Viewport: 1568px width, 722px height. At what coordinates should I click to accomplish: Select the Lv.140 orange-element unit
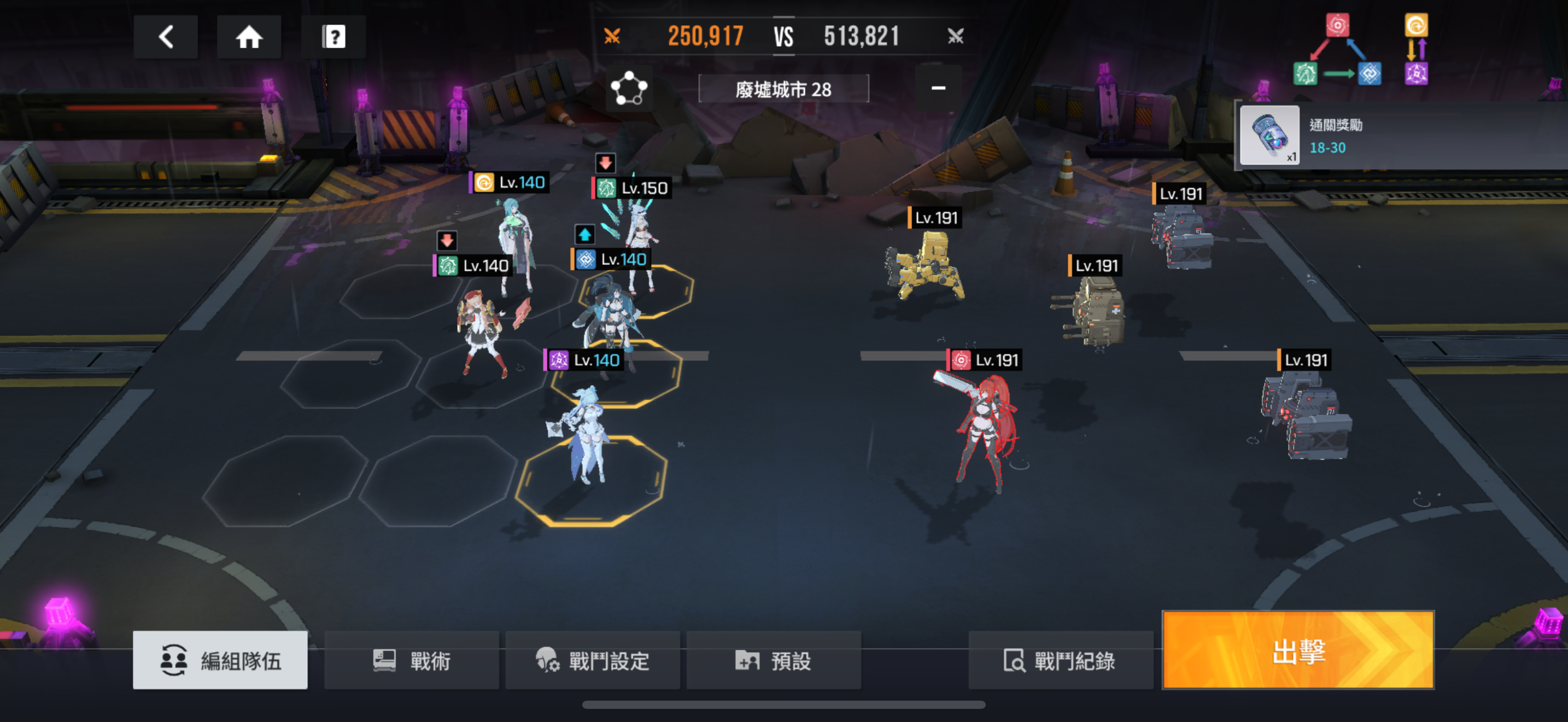pos(516,243)
